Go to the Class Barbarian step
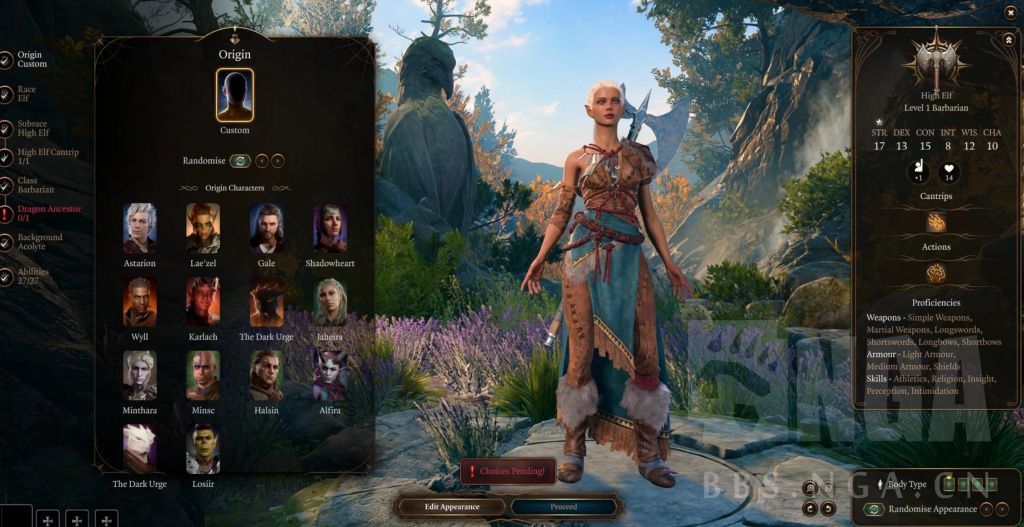The width and height of the screenshot is (1024, 527). (x=35, y=184)
